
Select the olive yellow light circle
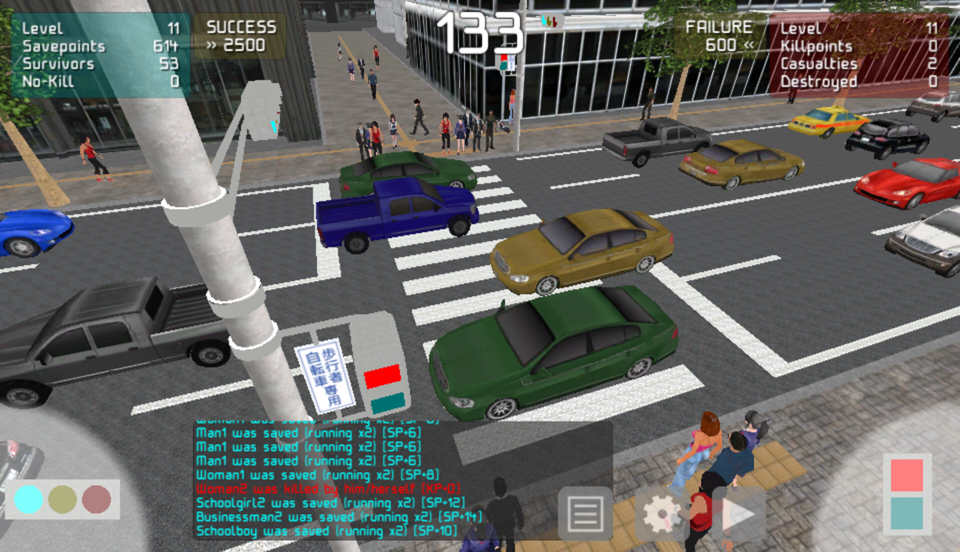tap(62, 499)
